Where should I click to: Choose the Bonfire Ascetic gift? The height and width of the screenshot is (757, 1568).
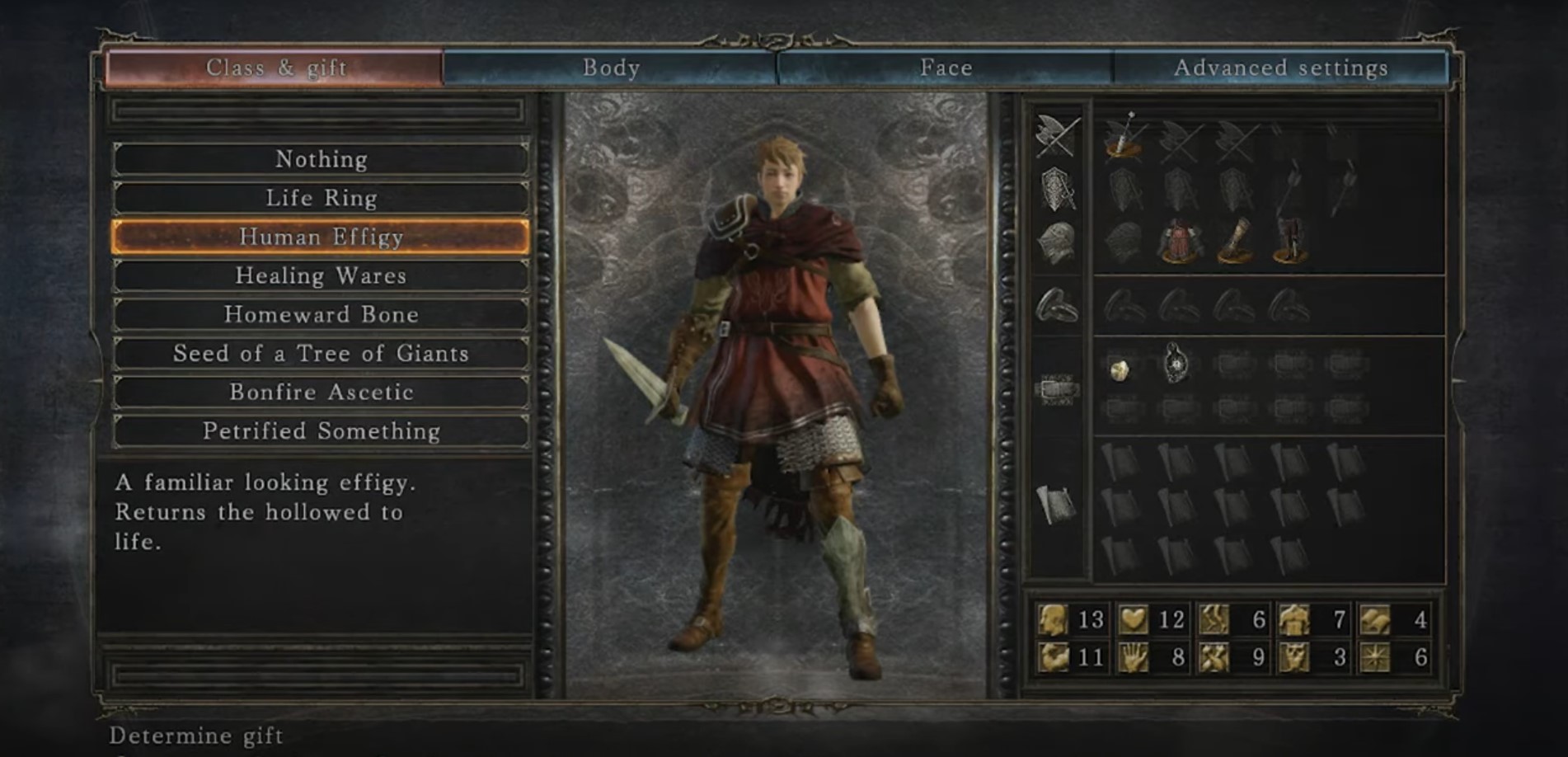coord(321,392)
